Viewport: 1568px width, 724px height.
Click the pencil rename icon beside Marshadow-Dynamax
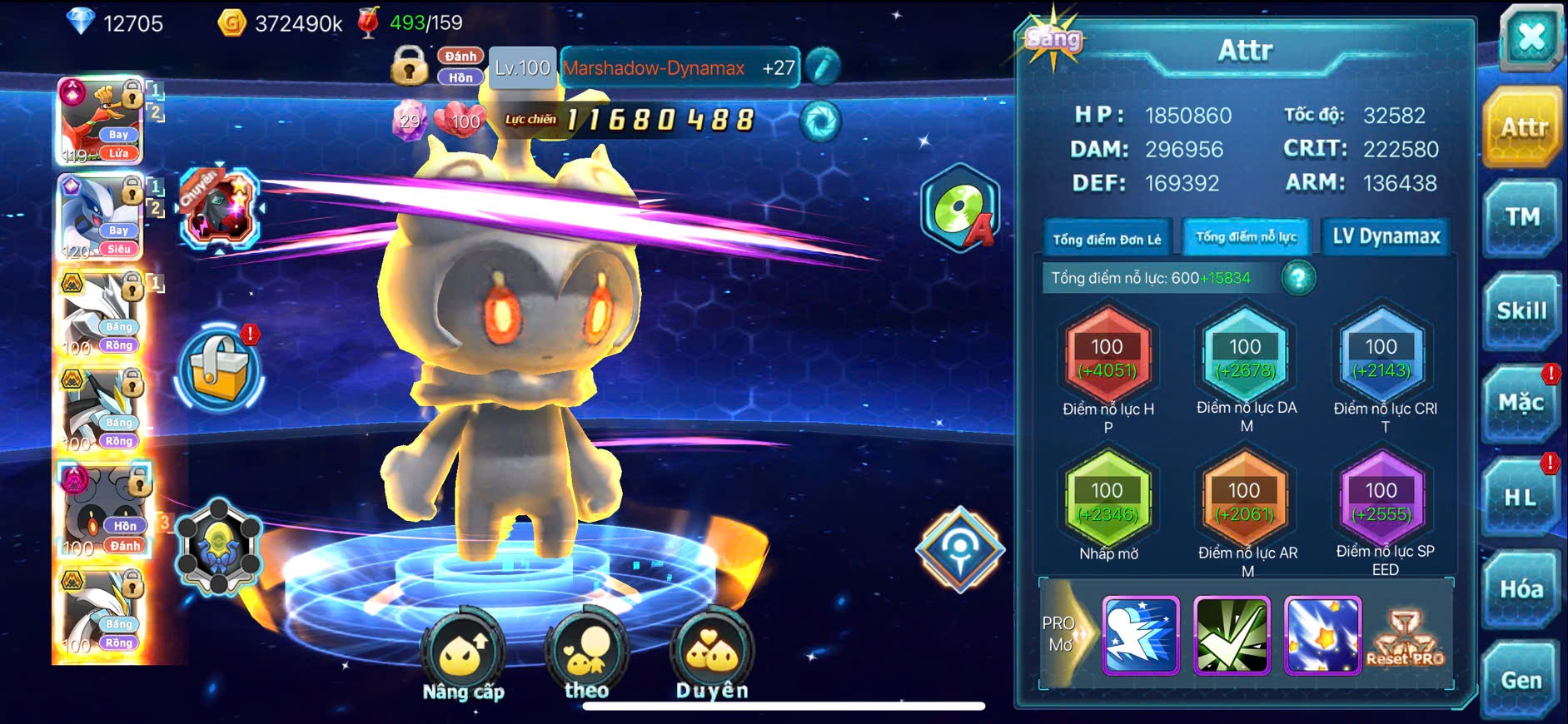823,67
